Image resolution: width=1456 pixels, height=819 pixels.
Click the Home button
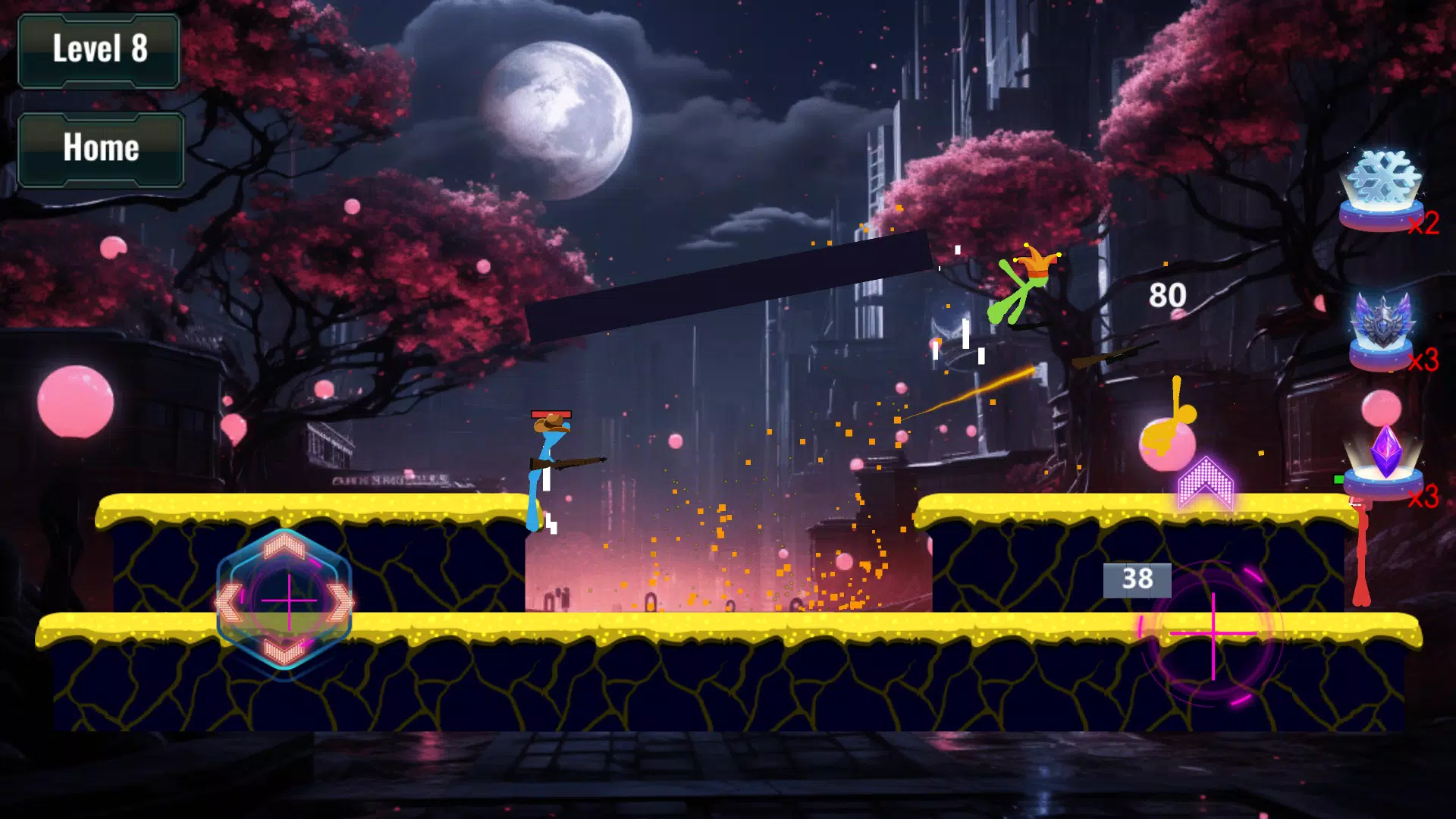[x=101, y=149]
